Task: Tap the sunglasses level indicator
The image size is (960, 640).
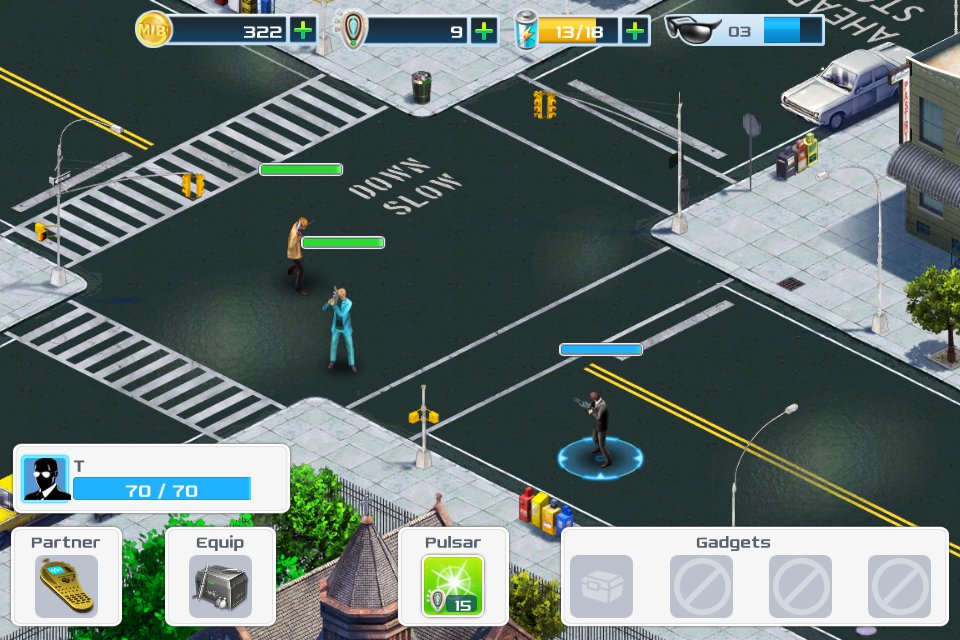Action: (x=744, y=30)
